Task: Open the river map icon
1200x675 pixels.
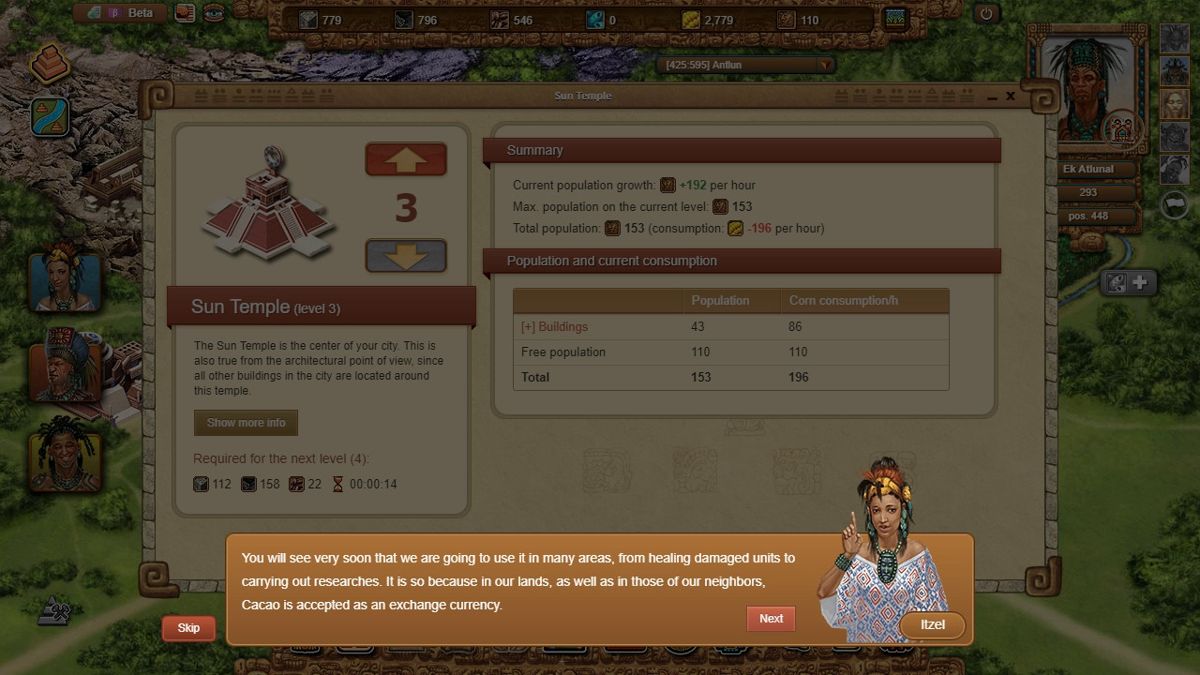Action: 49,116
